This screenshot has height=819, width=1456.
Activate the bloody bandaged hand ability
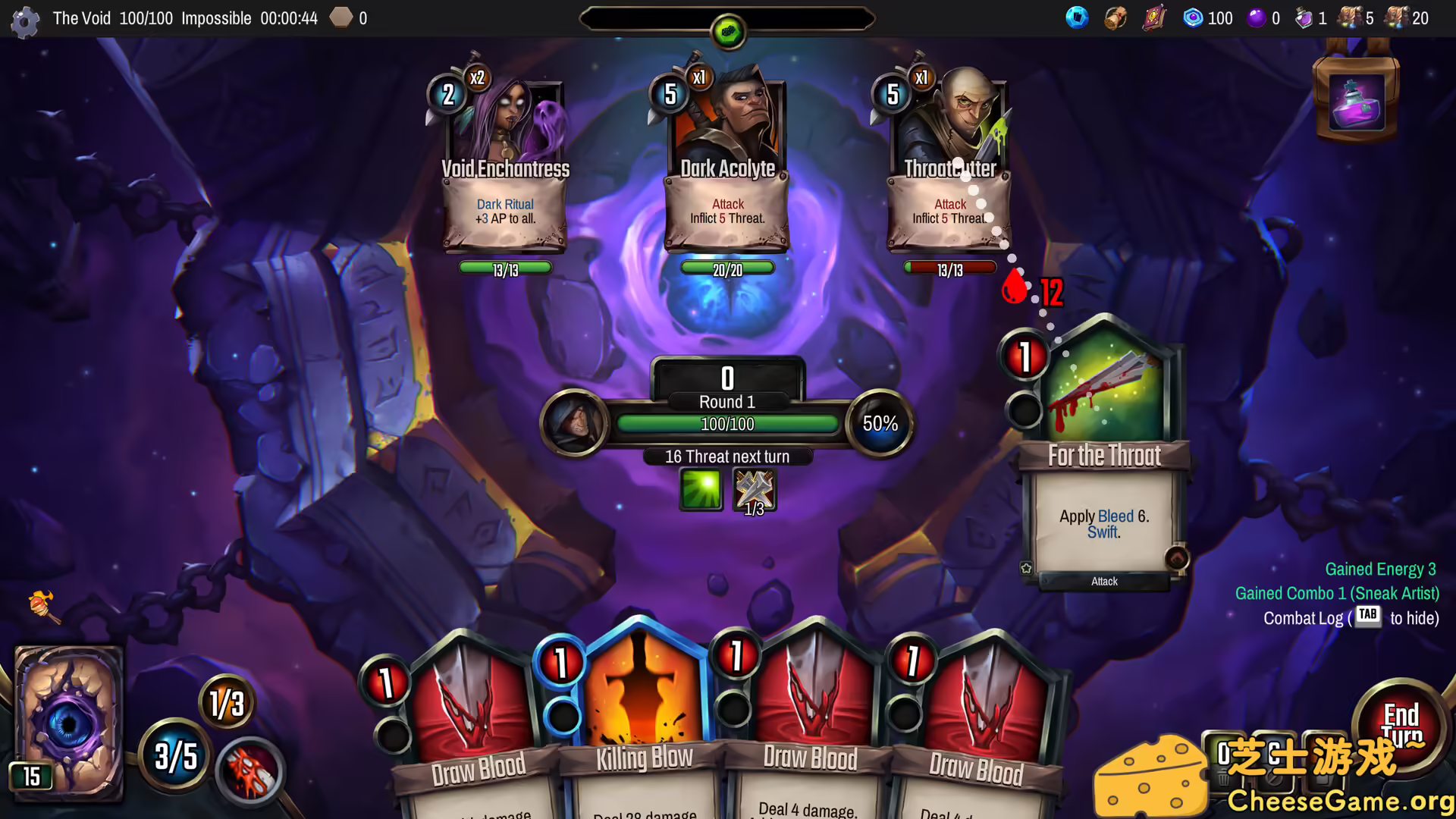click(x=250, y=771)
